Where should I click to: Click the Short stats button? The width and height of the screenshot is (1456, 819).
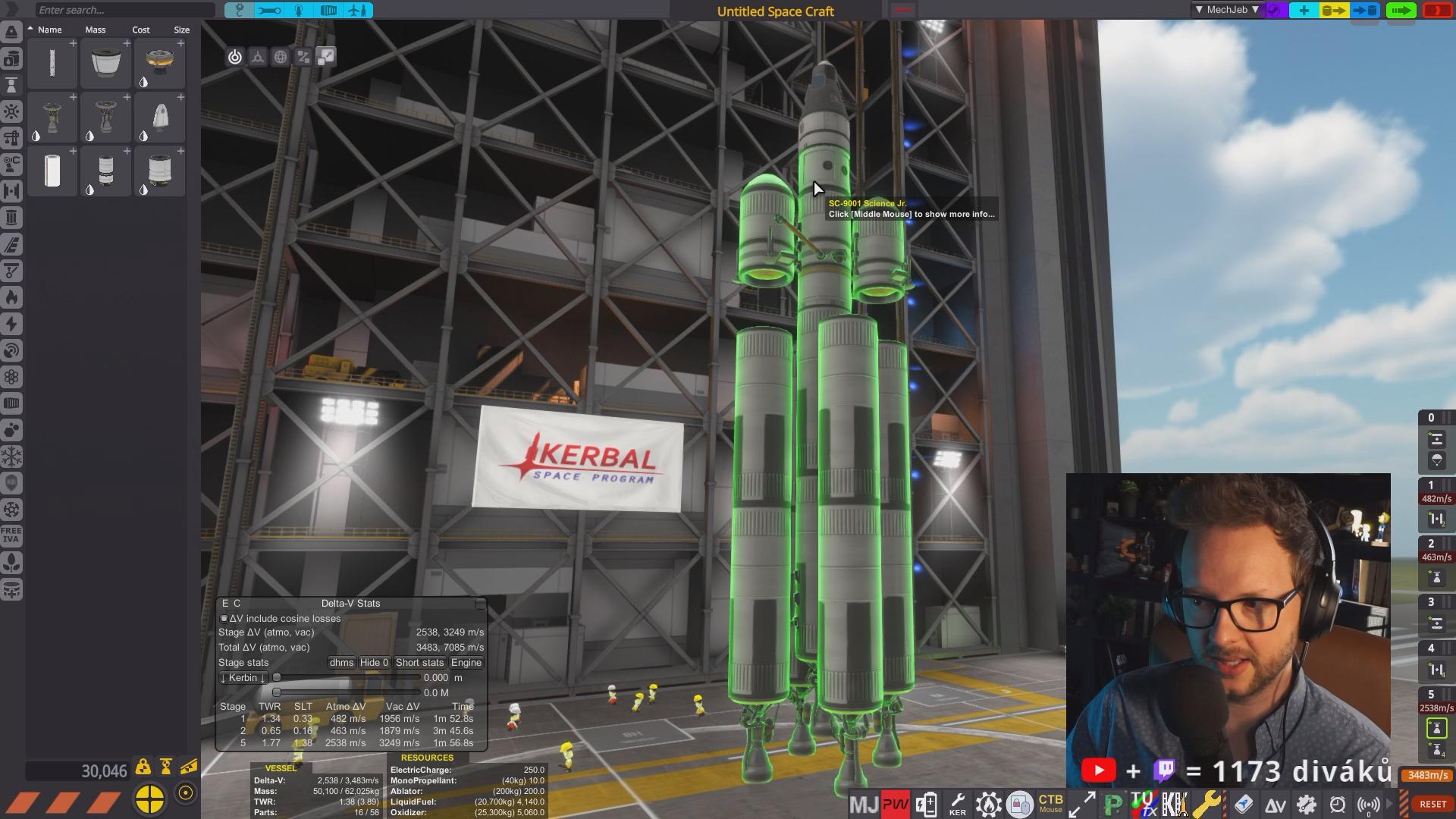[419, 663]
